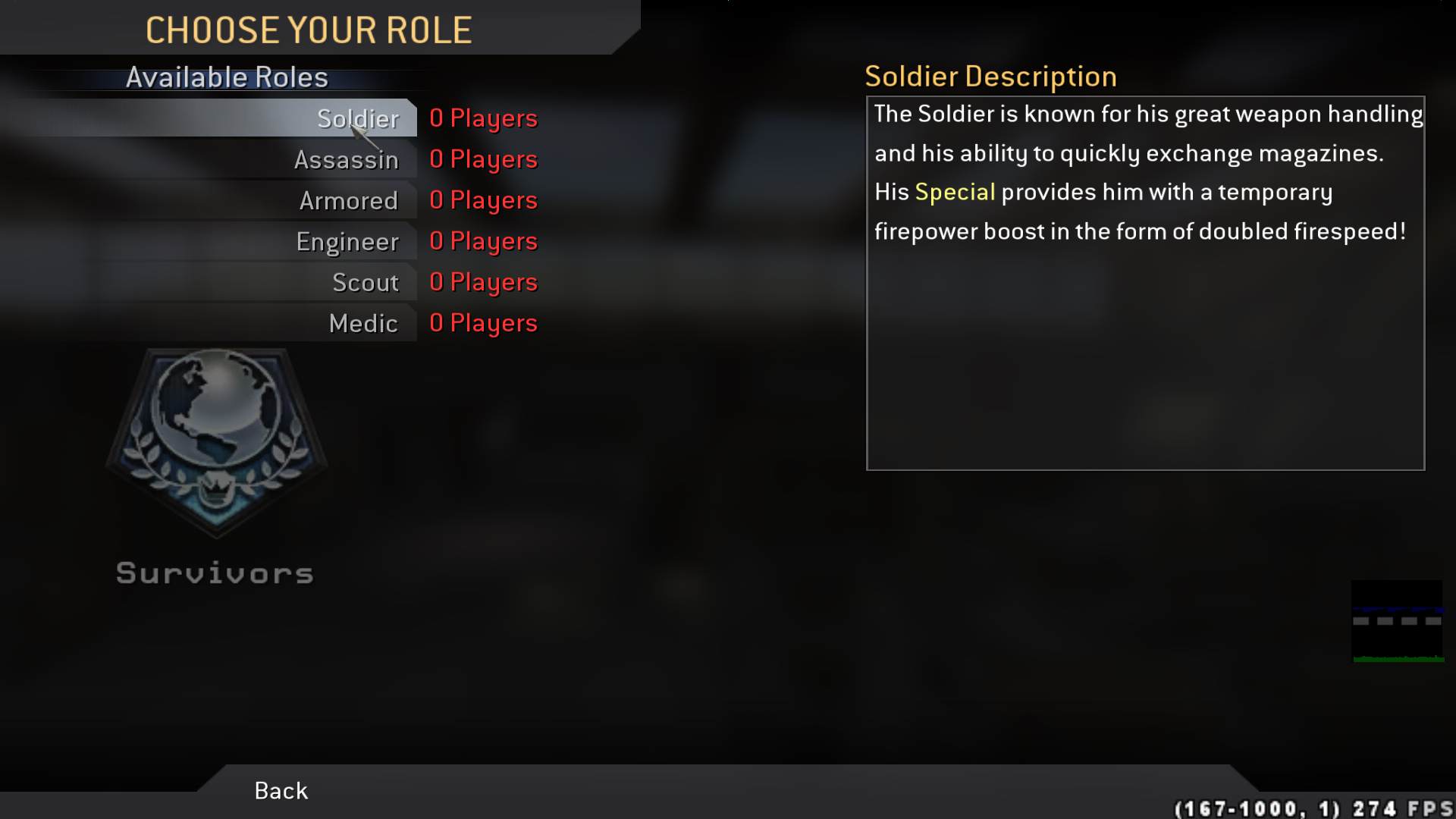1456x819 pixels.
Task: Choose the Assassin role
Action: (346, 159)
